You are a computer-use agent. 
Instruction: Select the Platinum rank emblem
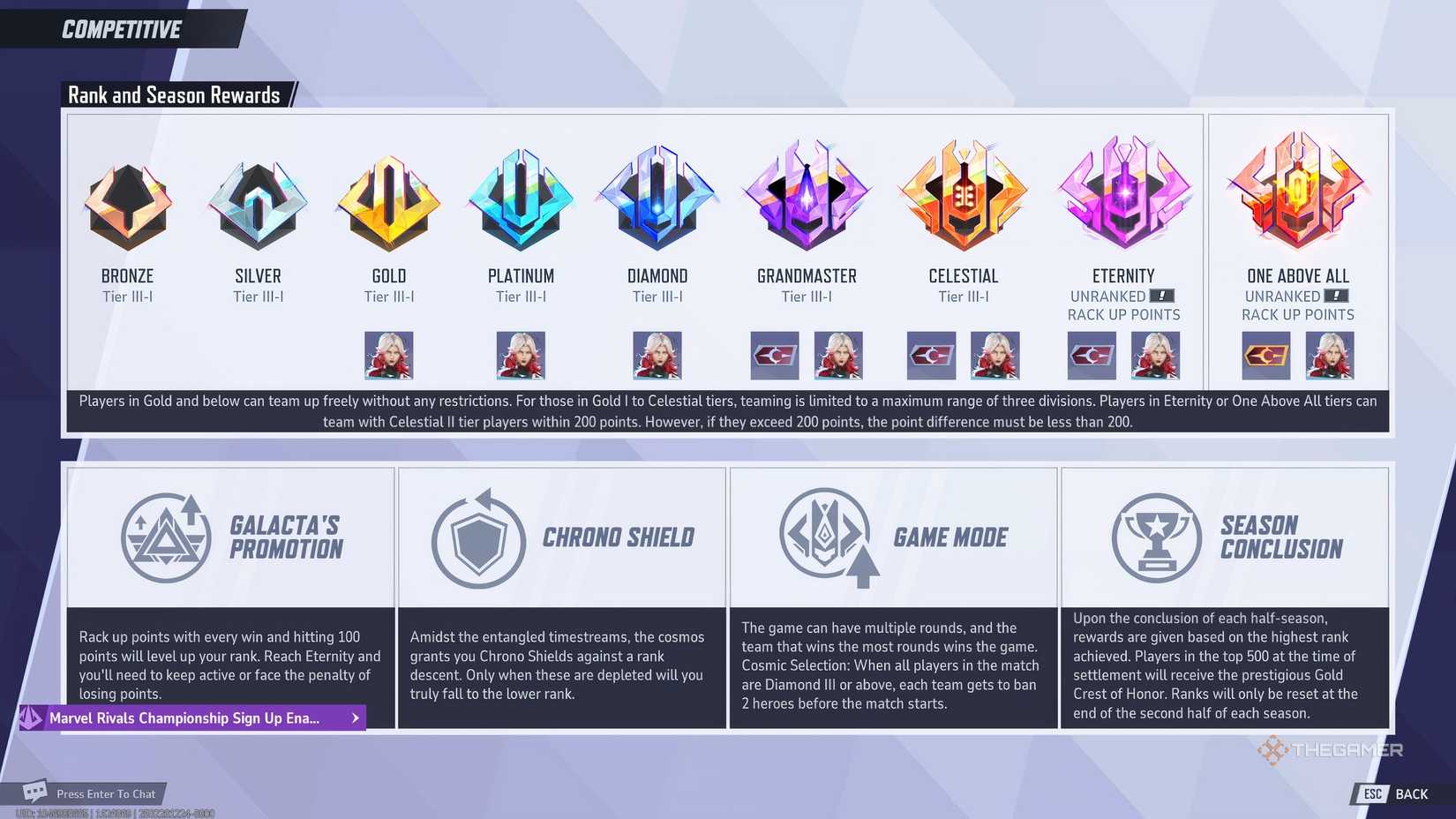pyautogui.click(x=521, y=201)
